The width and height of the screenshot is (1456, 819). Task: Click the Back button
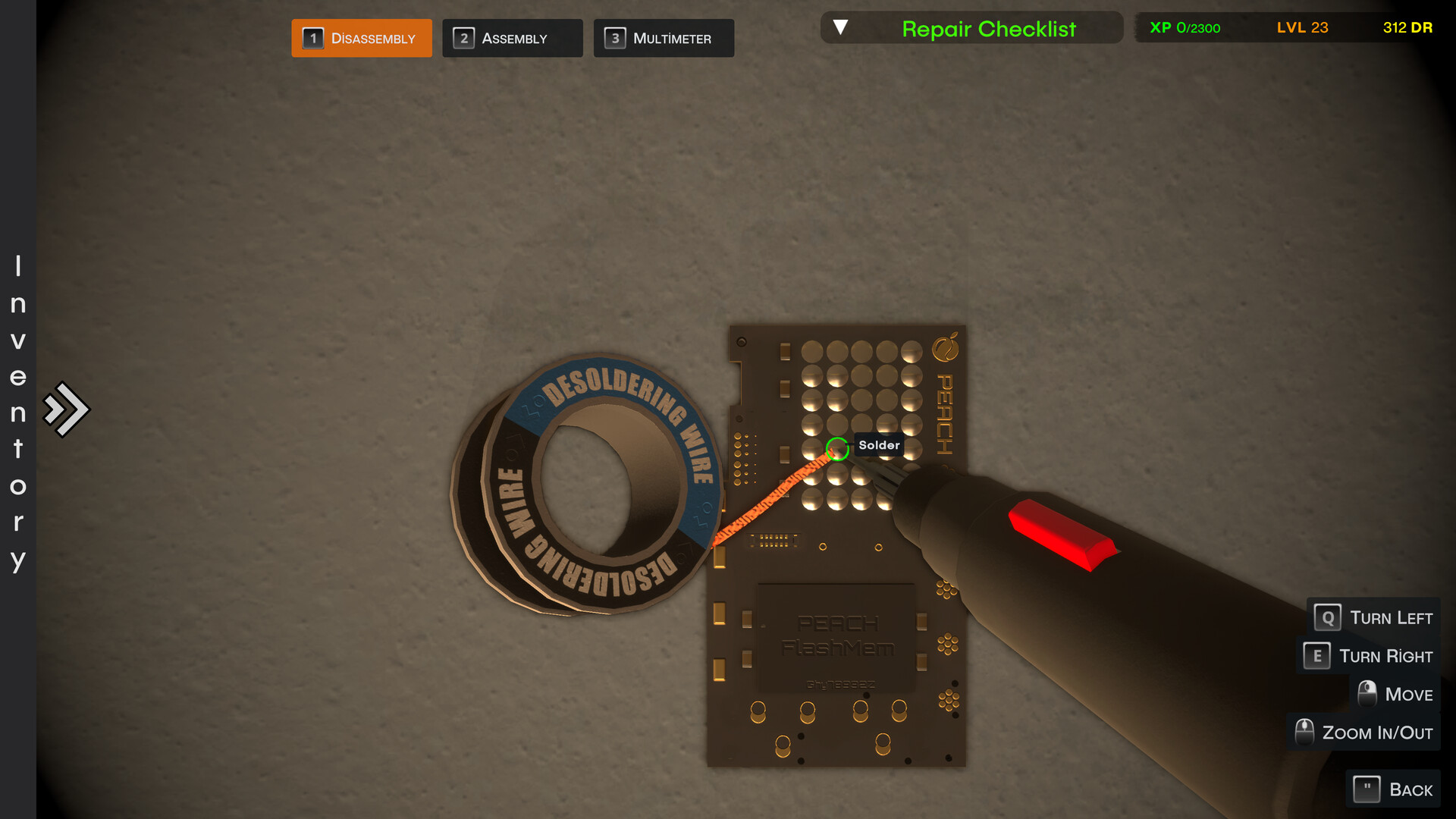coord(1392,789)
